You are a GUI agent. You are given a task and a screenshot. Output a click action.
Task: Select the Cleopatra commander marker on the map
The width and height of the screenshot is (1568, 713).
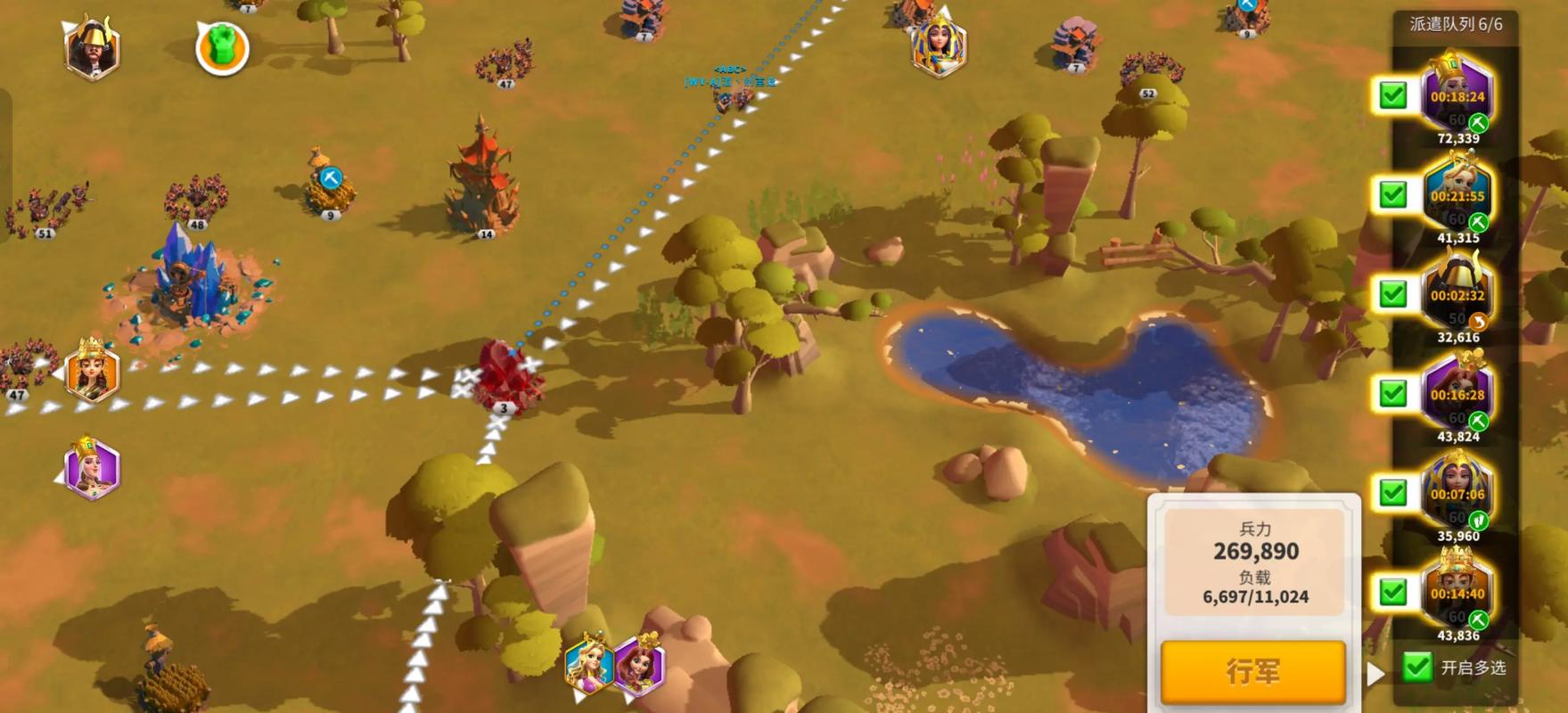click(x=939, y=45)
